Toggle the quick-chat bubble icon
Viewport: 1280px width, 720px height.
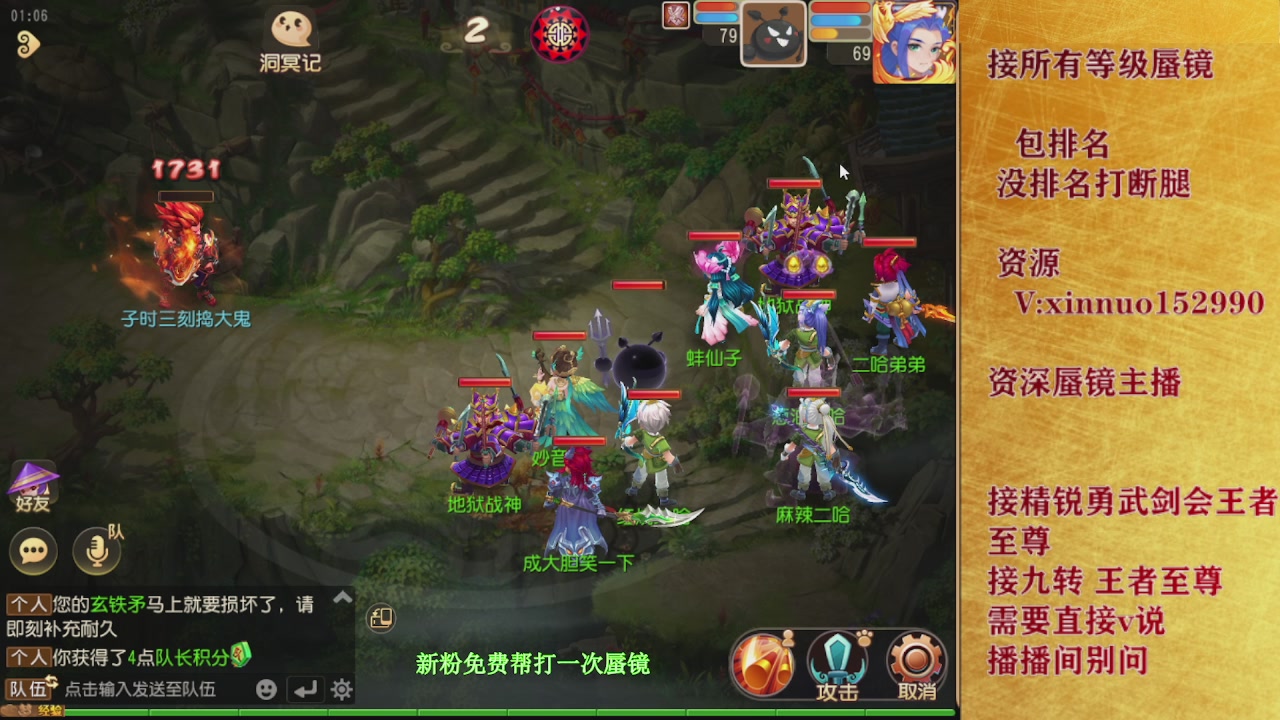pyautogui.click(x=33, y=551)
